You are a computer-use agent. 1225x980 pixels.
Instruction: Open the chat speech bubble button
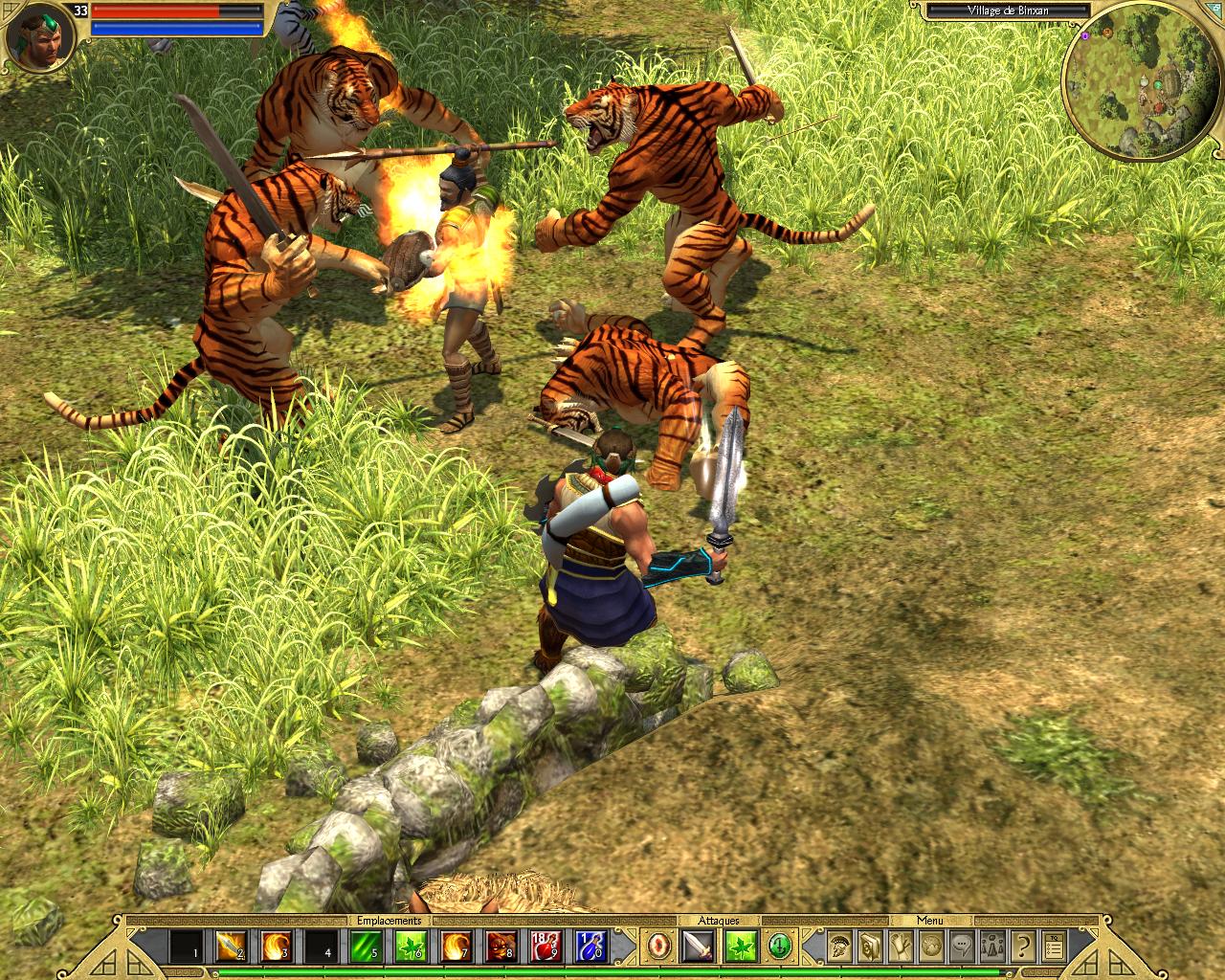click(962, 946)
